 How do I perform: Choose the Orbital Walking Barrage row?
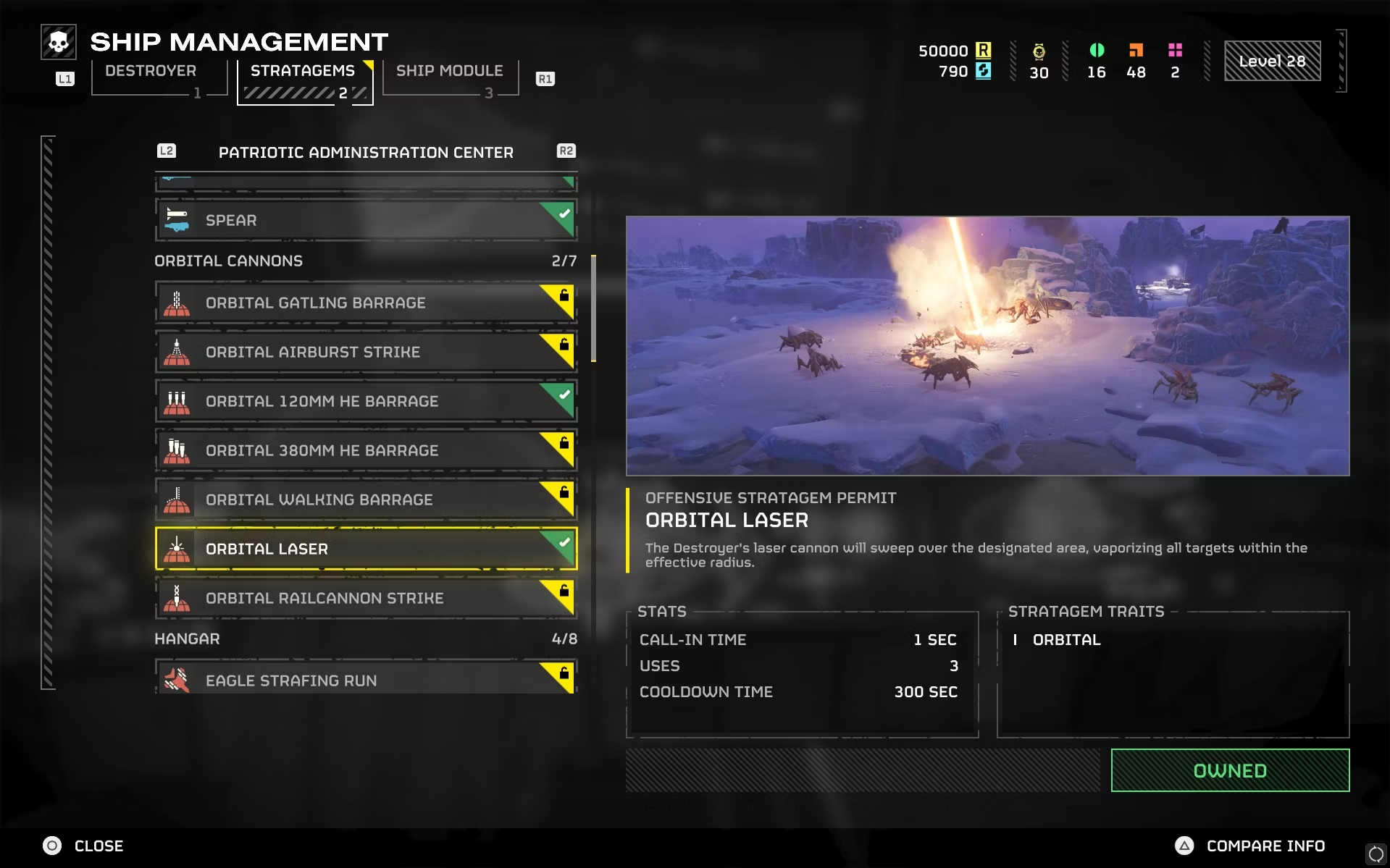click(x=365, y=500)
